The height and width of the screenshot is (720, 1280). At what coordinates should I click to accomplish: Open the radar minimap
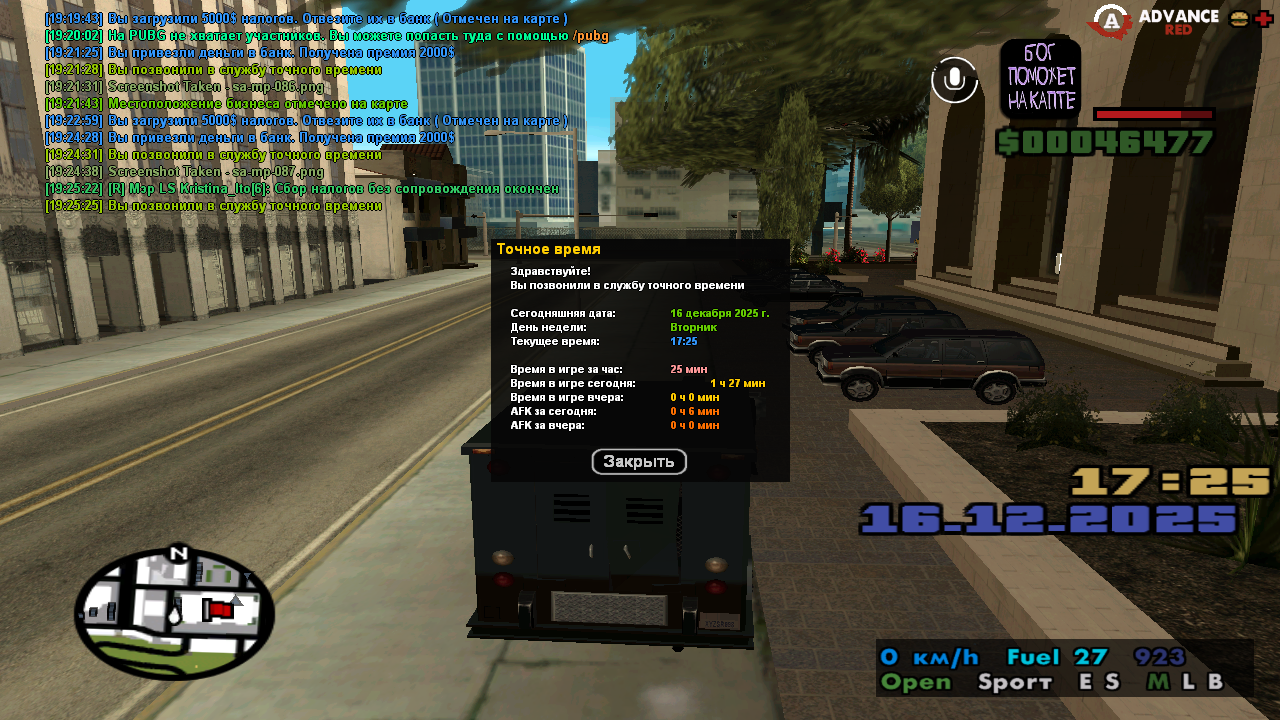(x=174, y=614)
